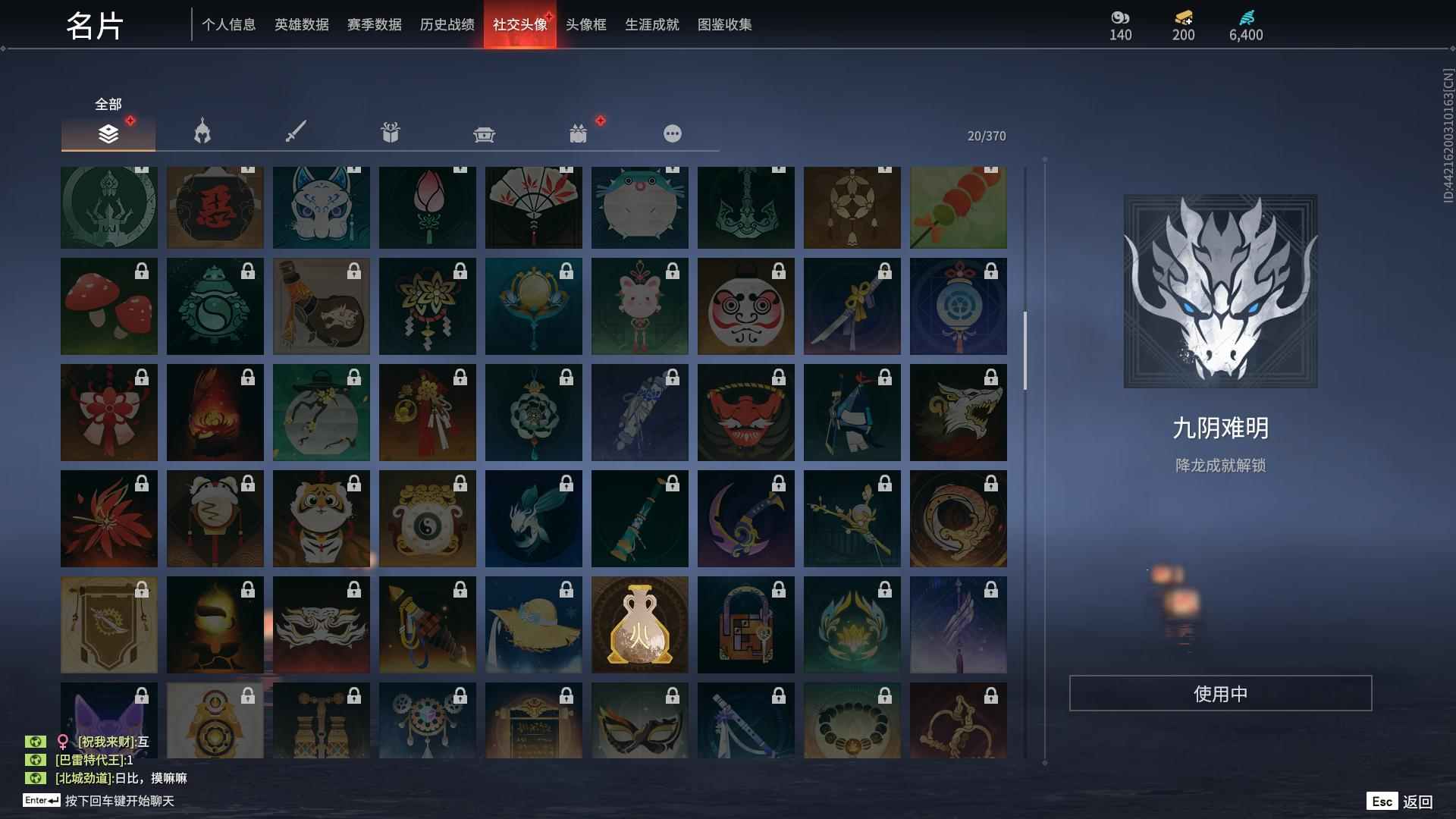
Task: Select the stacked-layers 全部 category icon
Action: pyautogui.click(x=108, y=133)
